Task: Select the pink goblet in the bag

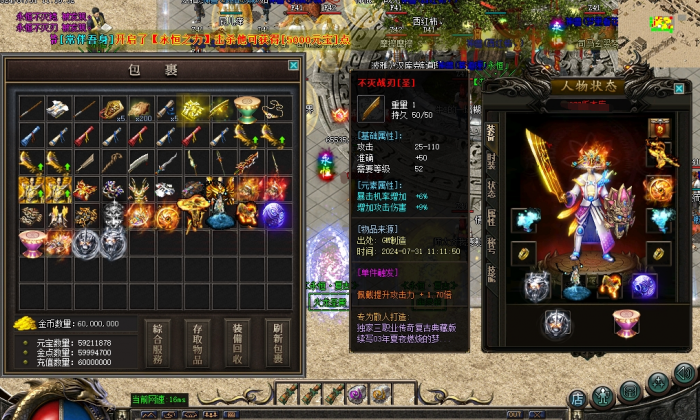Action: coord(32,242)
